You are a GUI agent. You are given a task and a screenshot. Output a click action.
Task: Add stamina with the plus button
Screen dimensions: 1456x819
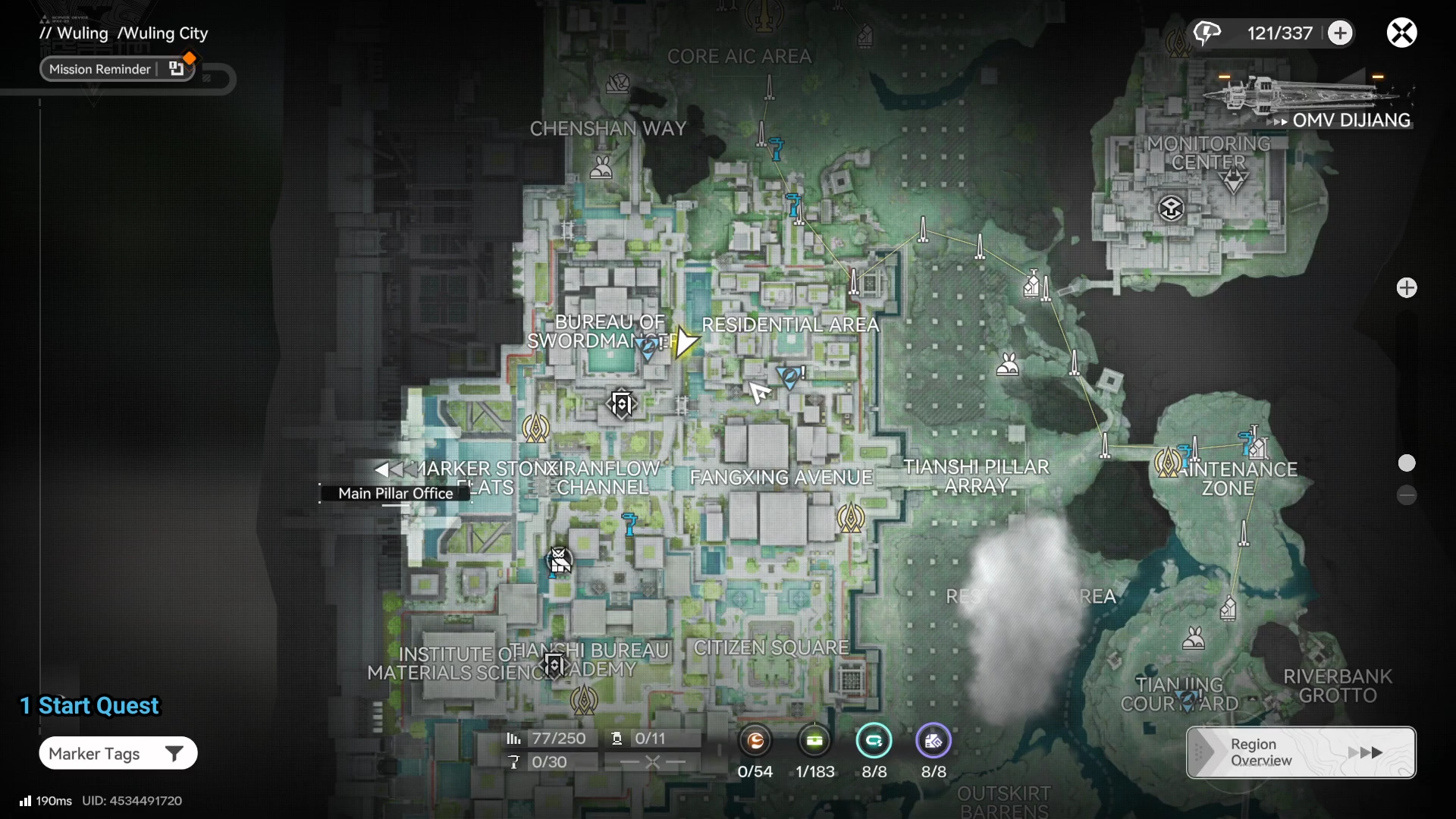pos(1340,33)
